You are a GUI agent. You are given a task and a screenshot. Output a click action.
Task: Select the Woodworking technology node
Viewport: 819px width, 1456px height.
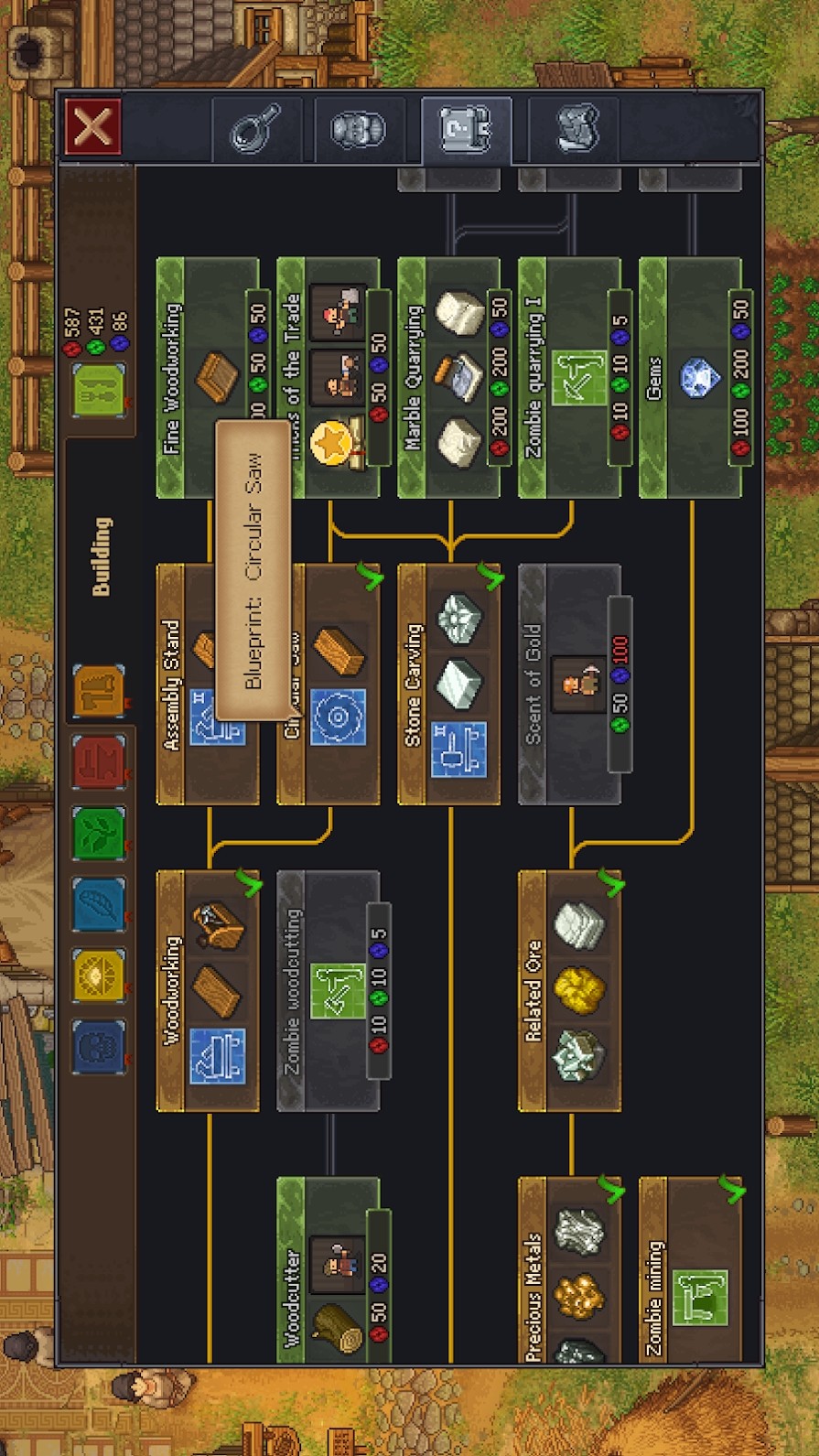click(209, 991)
